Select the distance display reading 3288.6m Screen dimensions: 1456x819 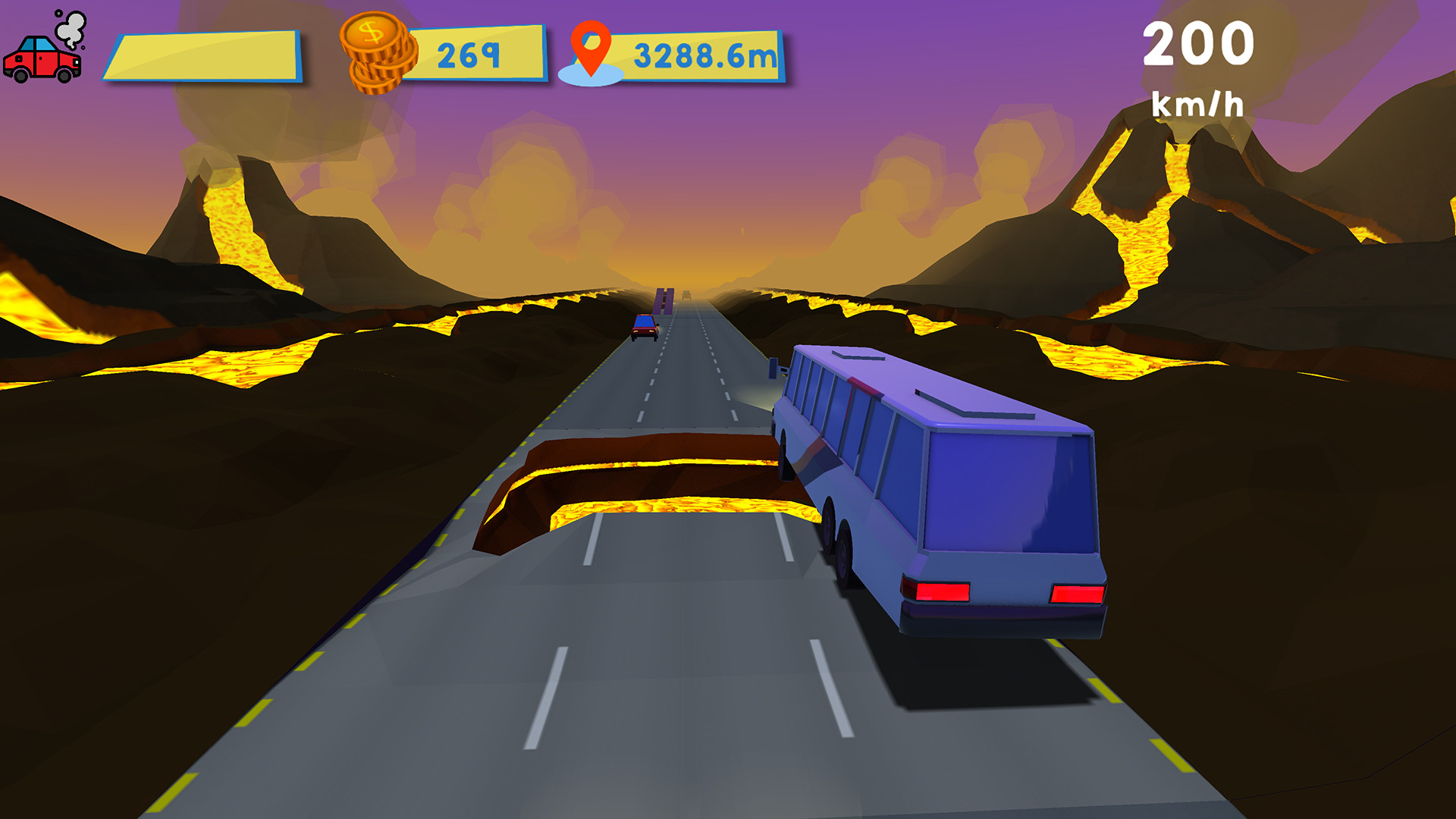(703, 53)
